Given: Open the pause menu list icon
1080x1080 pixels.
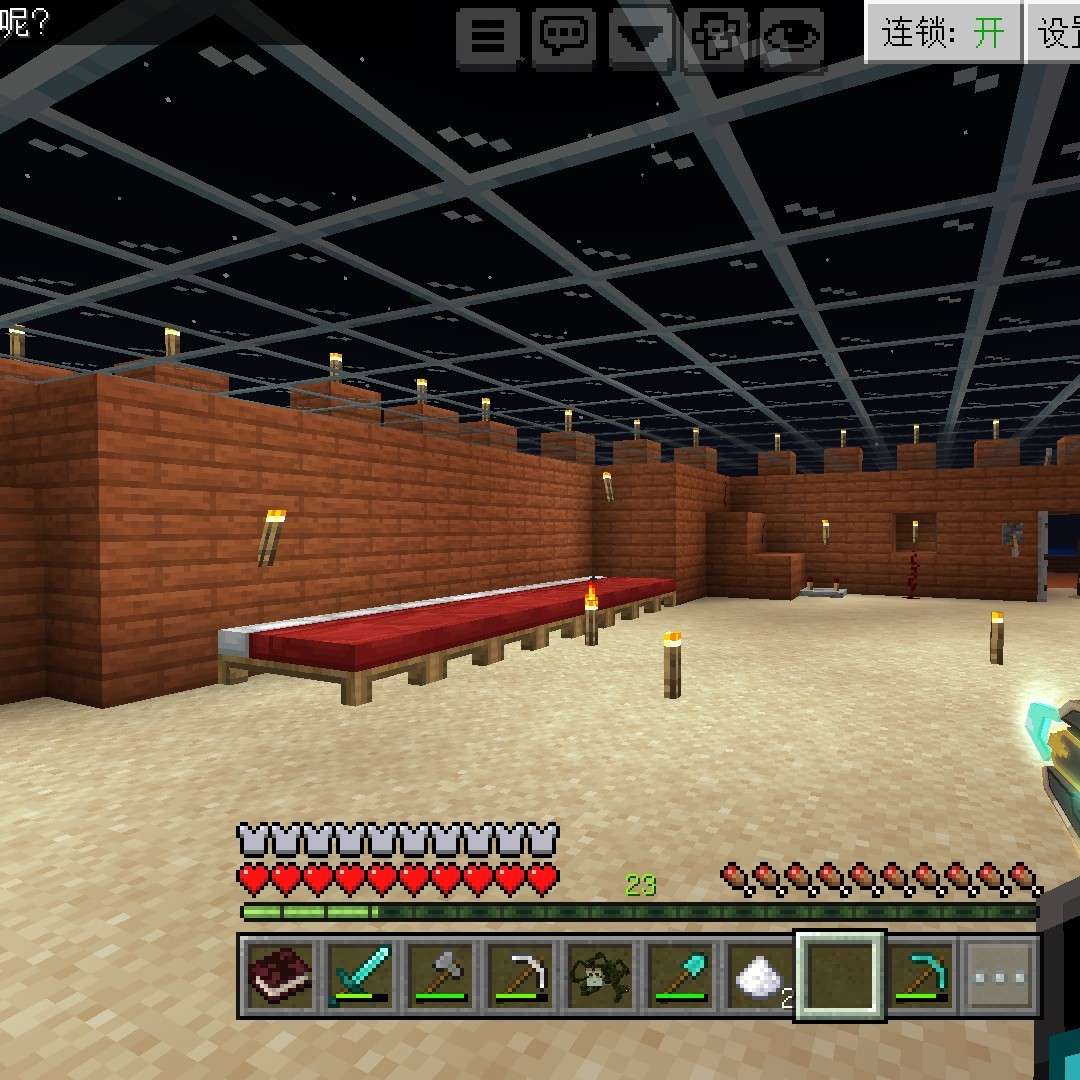Looking at the screenshot, I should click(488, 38).
